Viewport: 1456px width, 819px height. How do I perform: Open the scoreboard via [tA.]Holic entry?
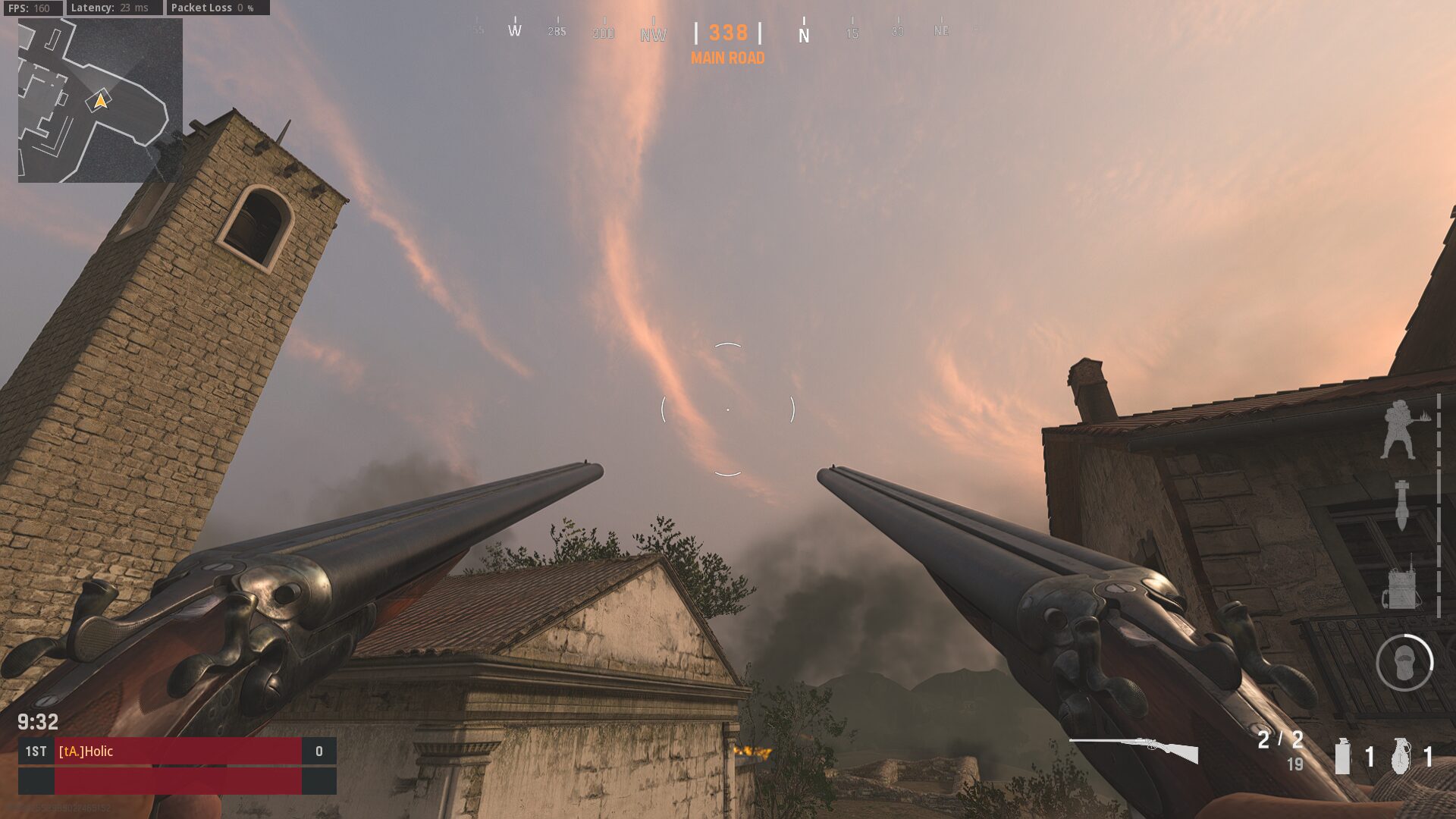[86, 752]
